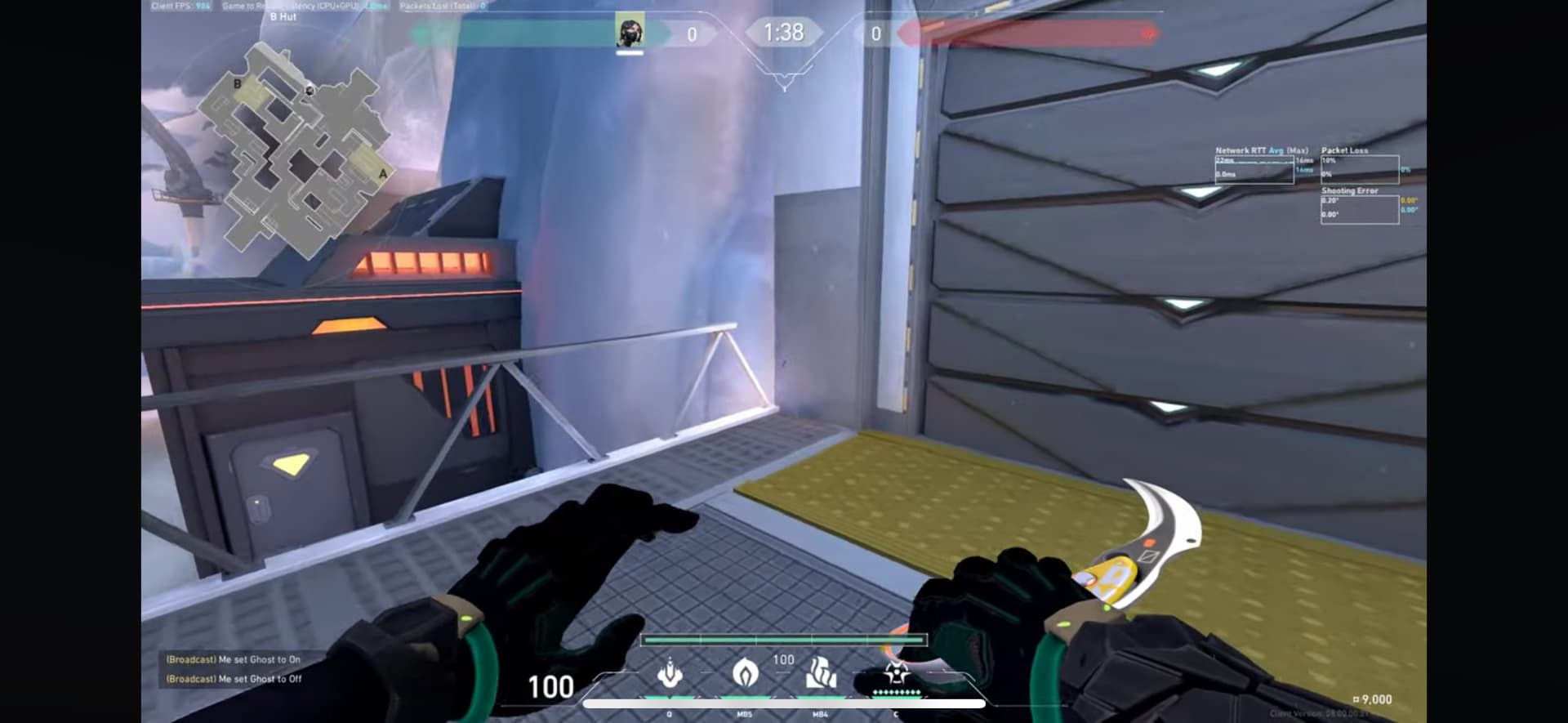Image resolution: width=1568 pixels, height=723 pixels.
Task: Select the Viper agent portrait
Action: tap(630, 33)
